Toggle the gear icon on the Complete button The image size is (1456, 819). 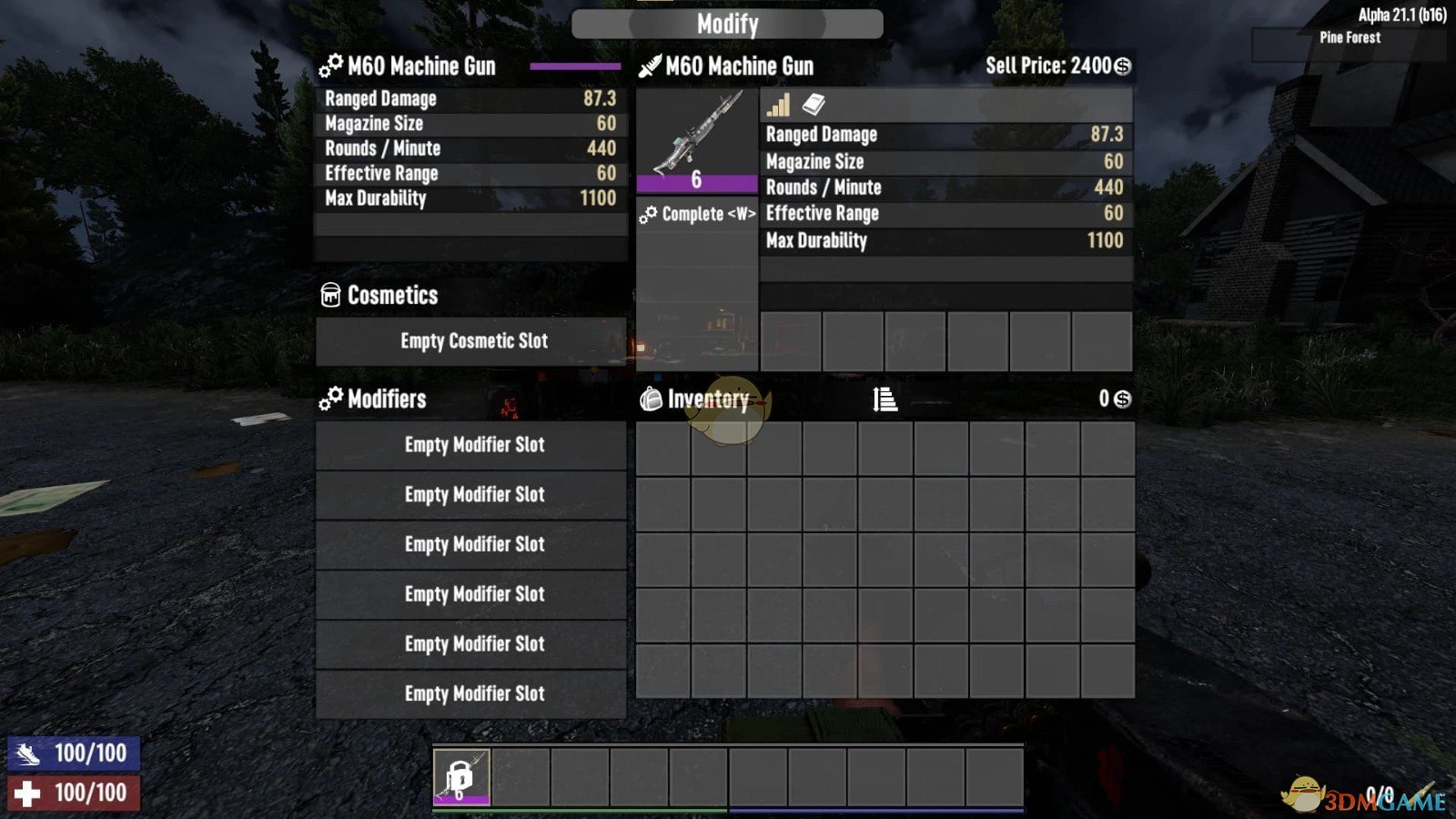click(650, 213)
